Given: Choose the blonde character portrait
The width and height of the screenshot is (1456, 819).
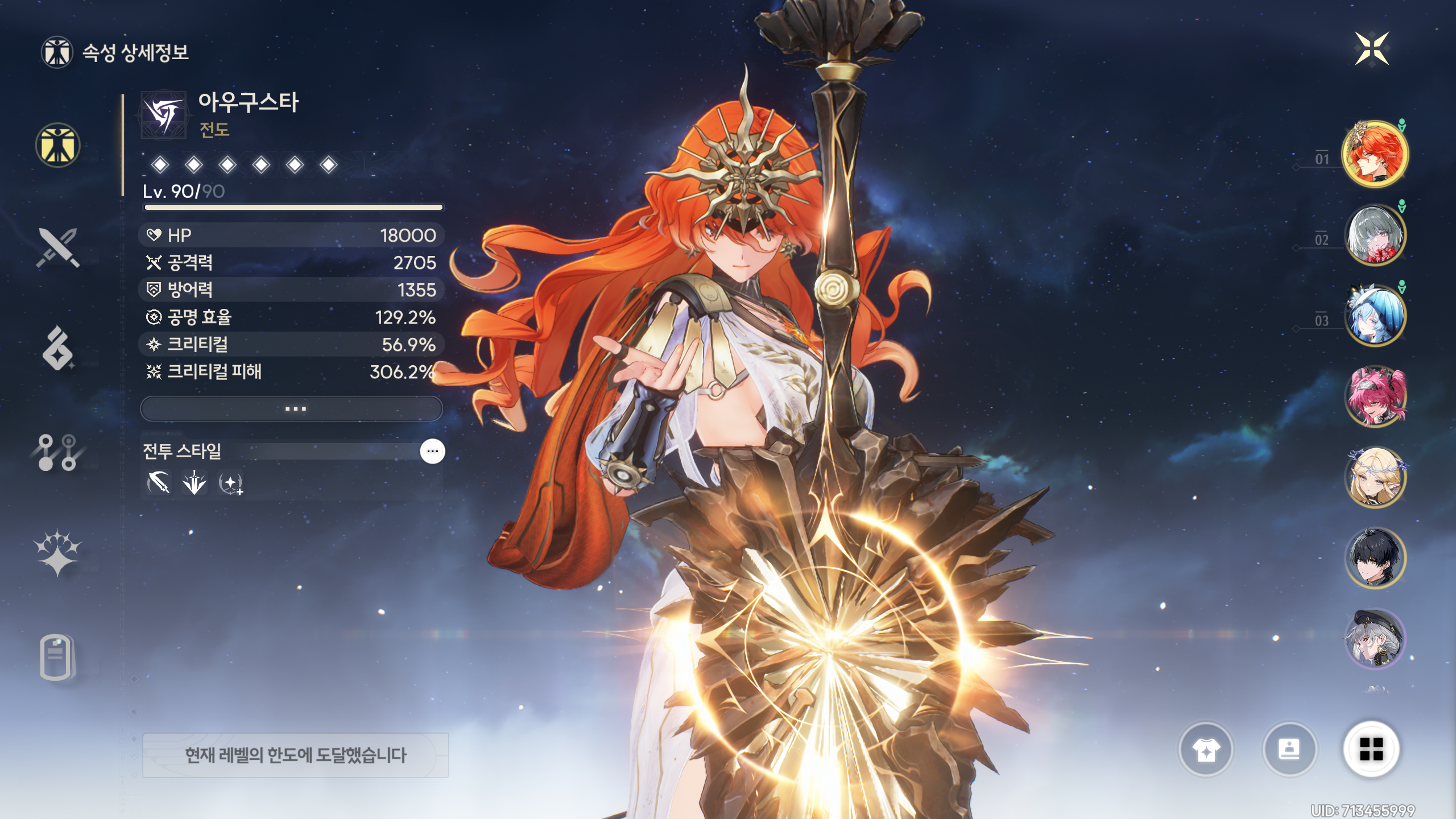Looking at the screenshot, I should 1375,477.
